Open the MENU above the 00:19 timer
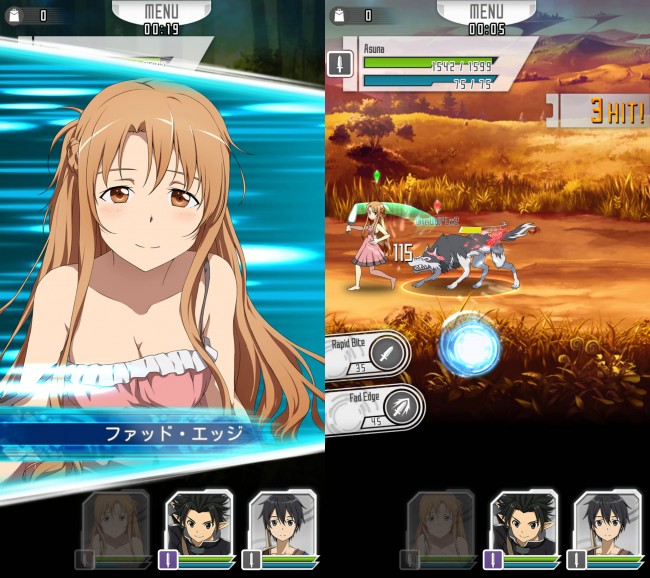This screenshot has width=650, height=578. click(x=161, y=12)
